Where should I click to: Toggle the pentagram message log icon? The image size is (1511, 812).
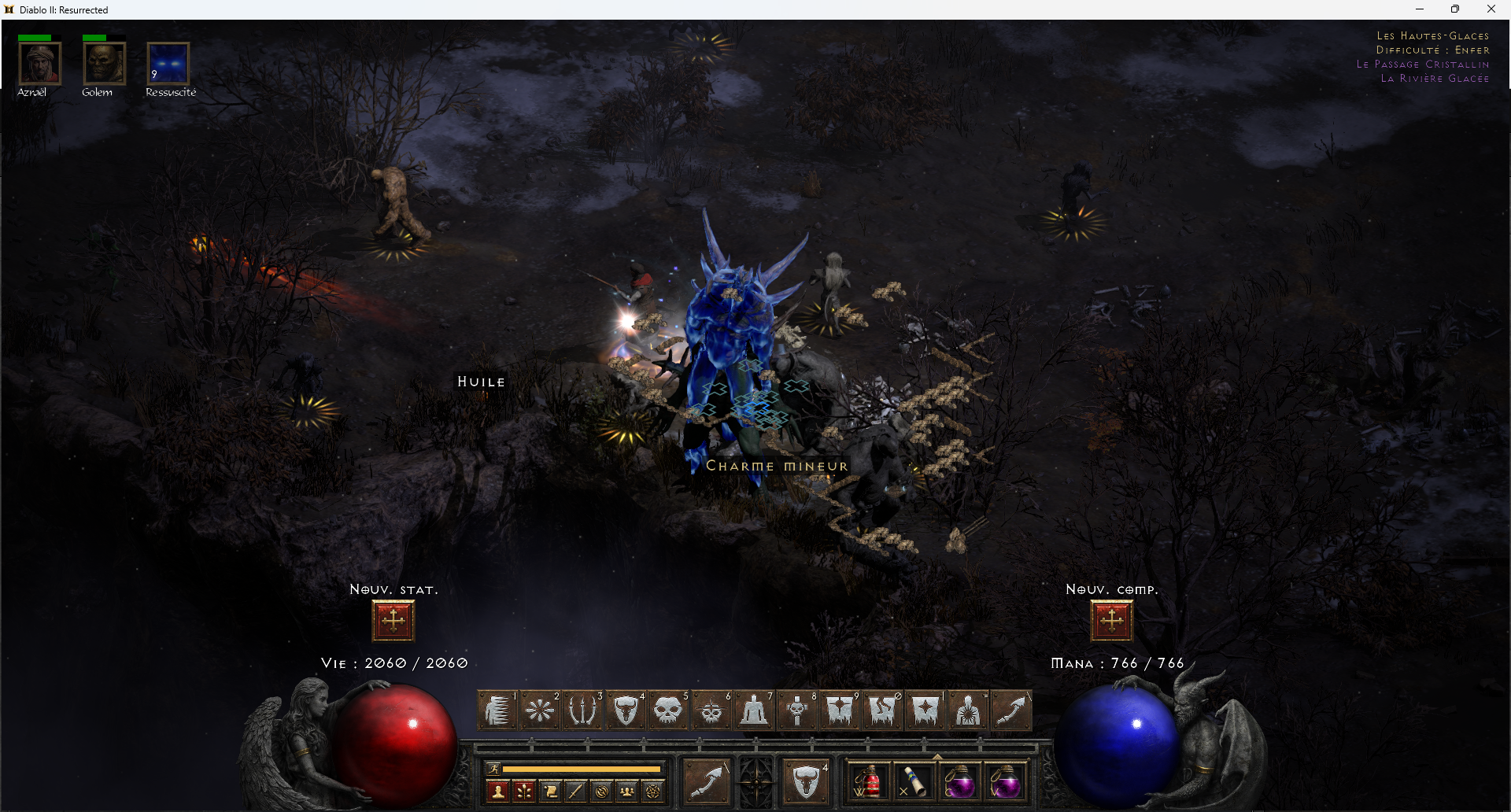coord(652,791)
